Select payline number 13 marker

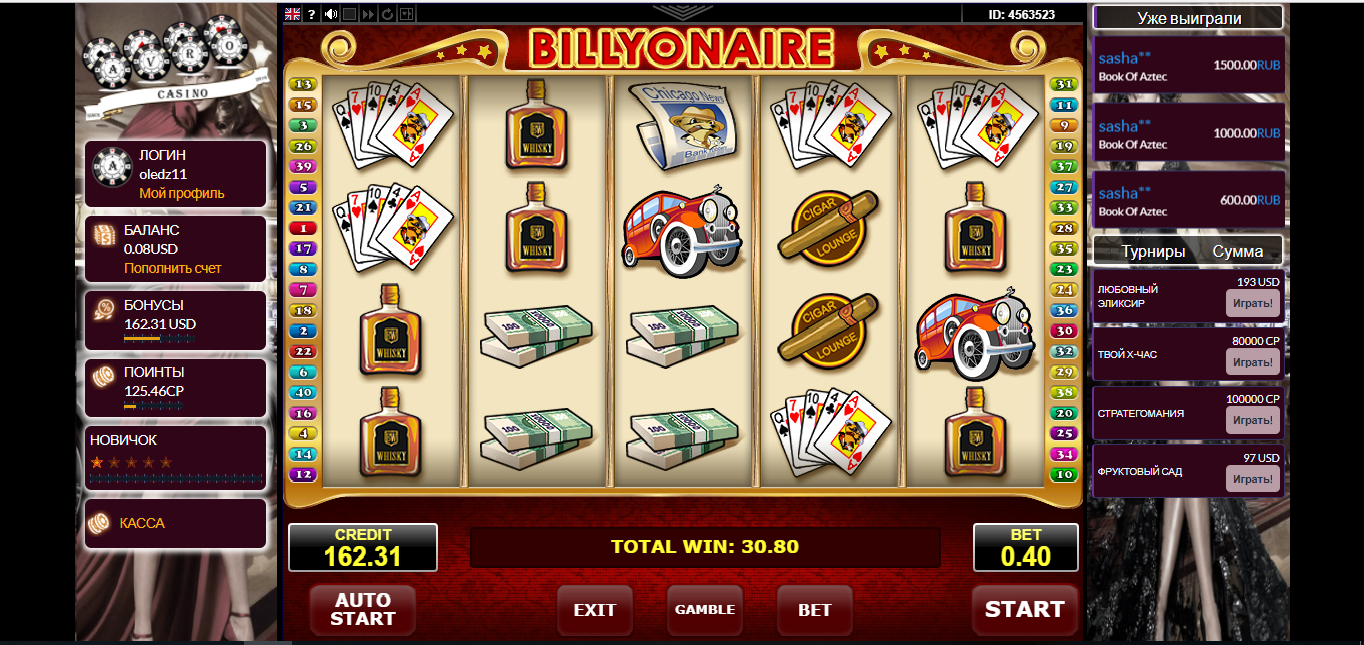click(302, 84)
